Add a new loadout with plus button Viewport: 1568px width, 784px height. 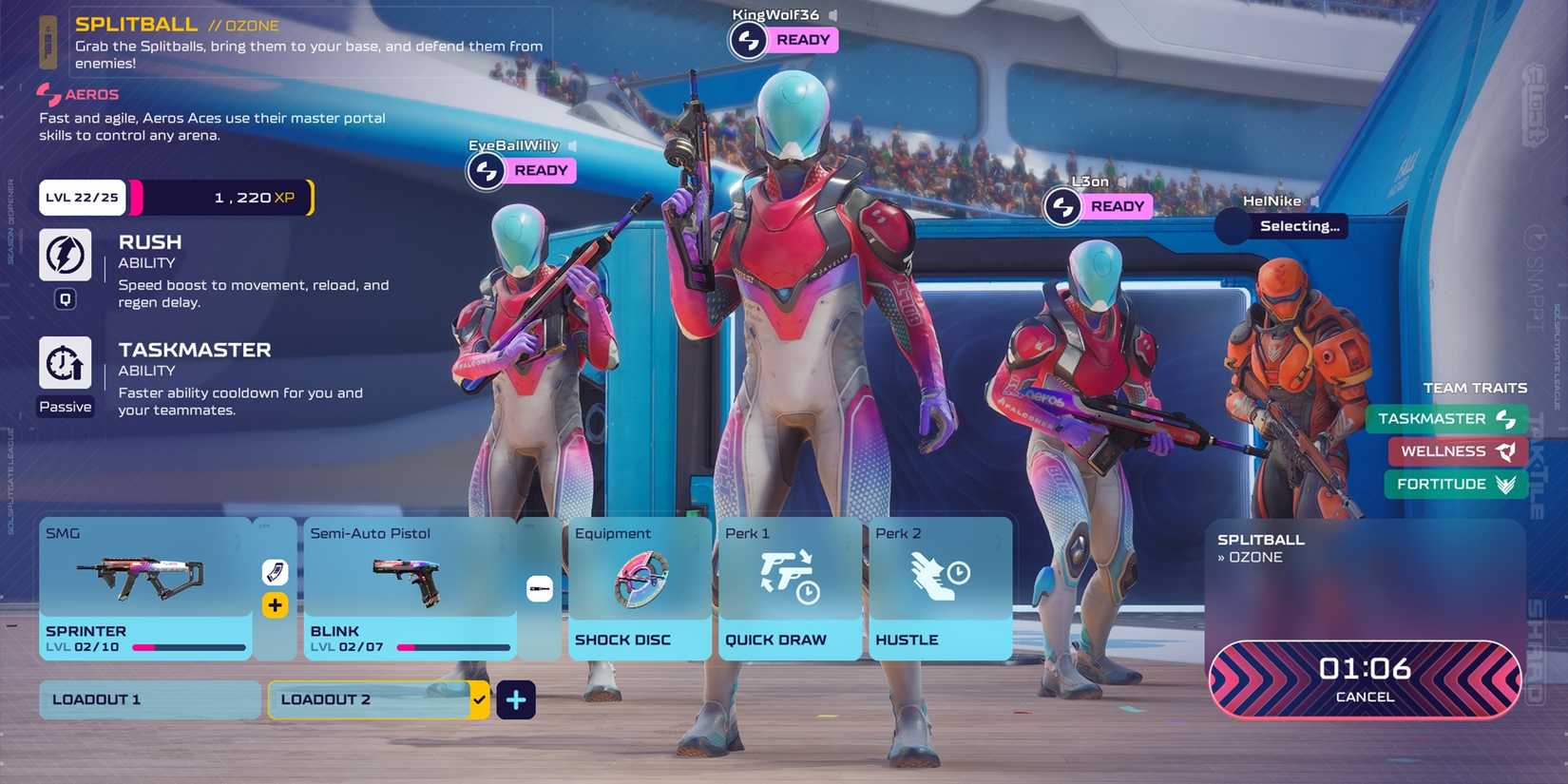coord(516,699)
